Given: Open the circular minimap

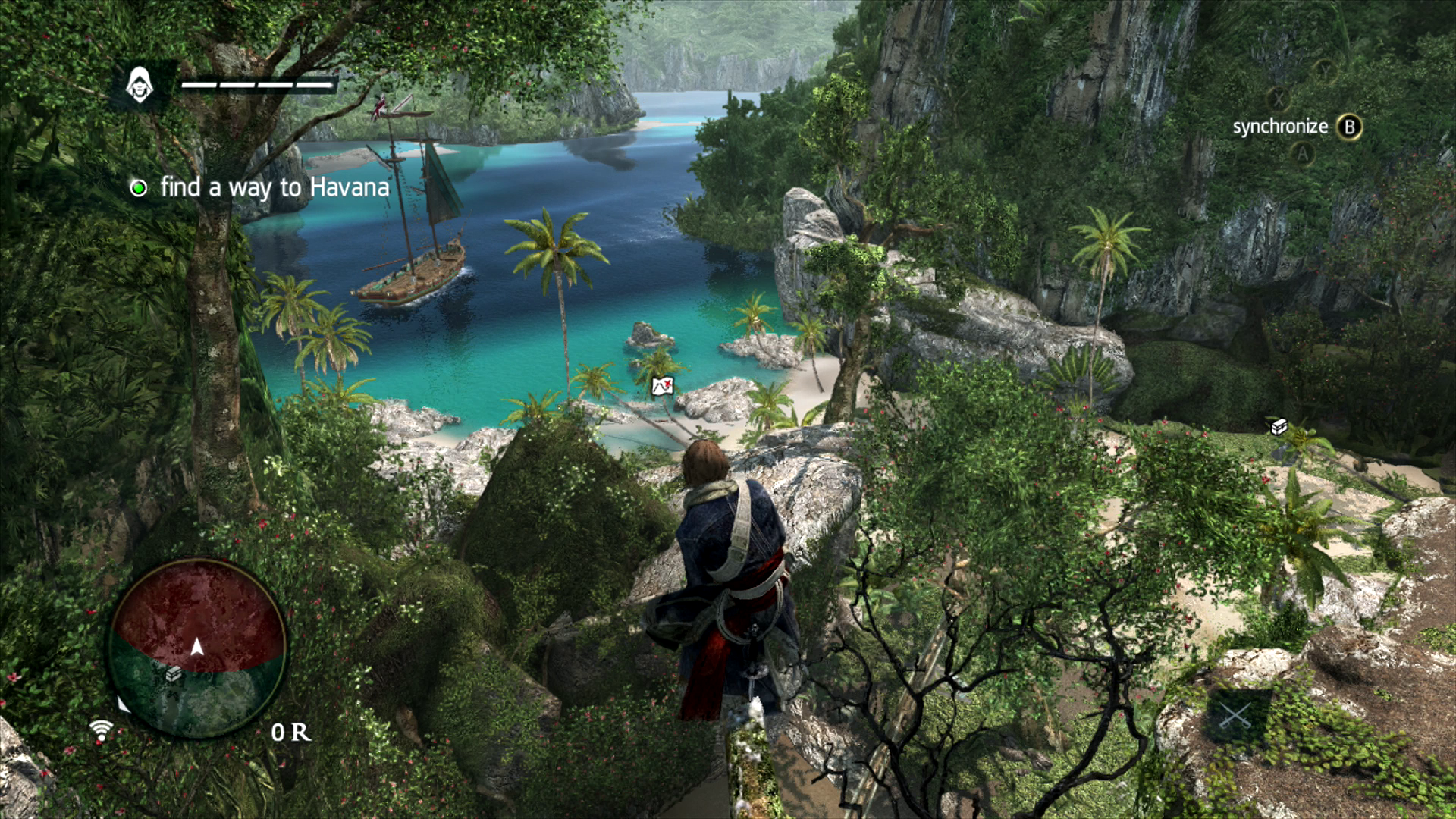Looking at the screenshot, I should pos(197,648).
